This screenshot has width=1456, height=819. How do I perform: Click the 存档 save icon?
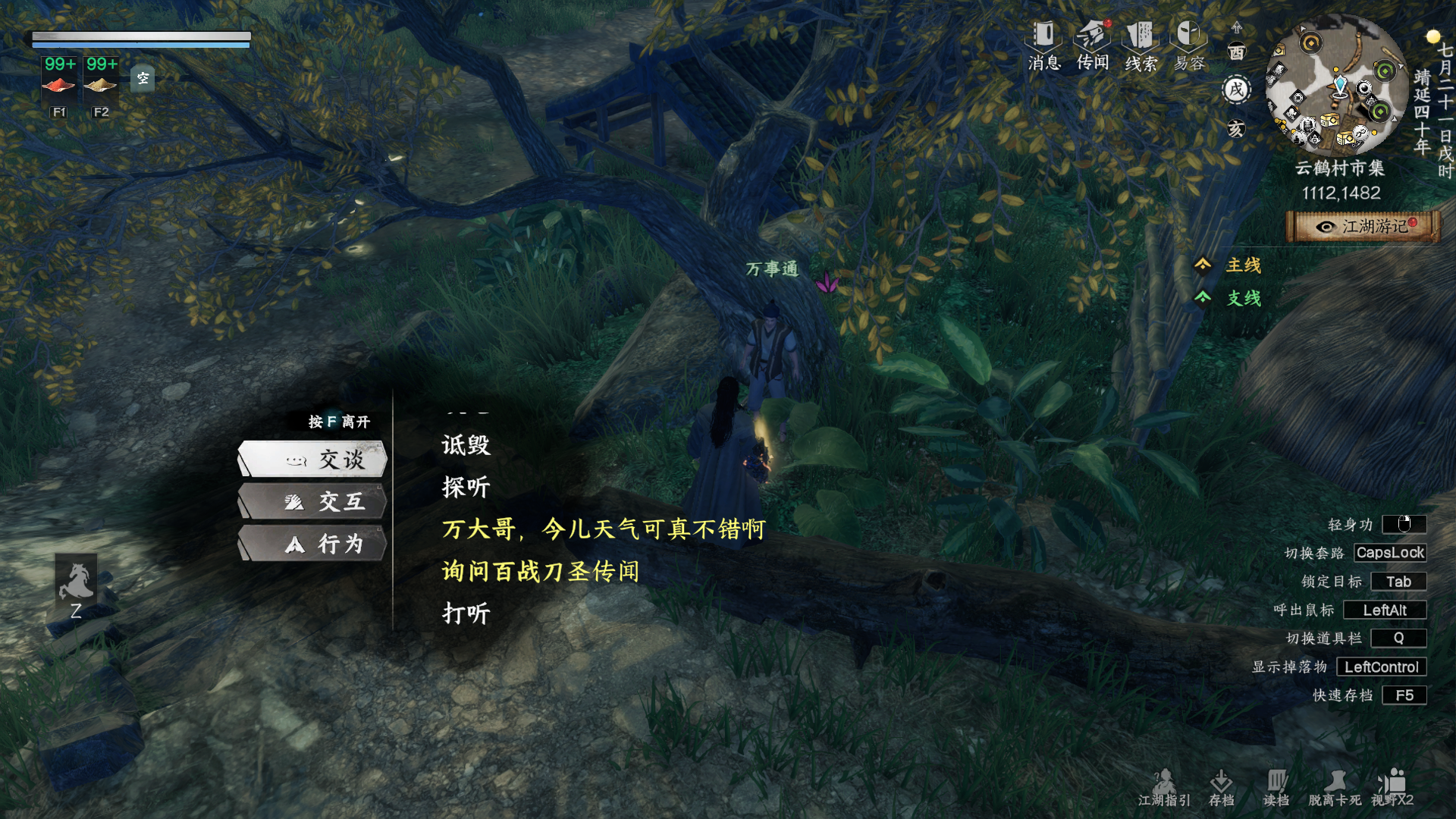click(1222, 785)
